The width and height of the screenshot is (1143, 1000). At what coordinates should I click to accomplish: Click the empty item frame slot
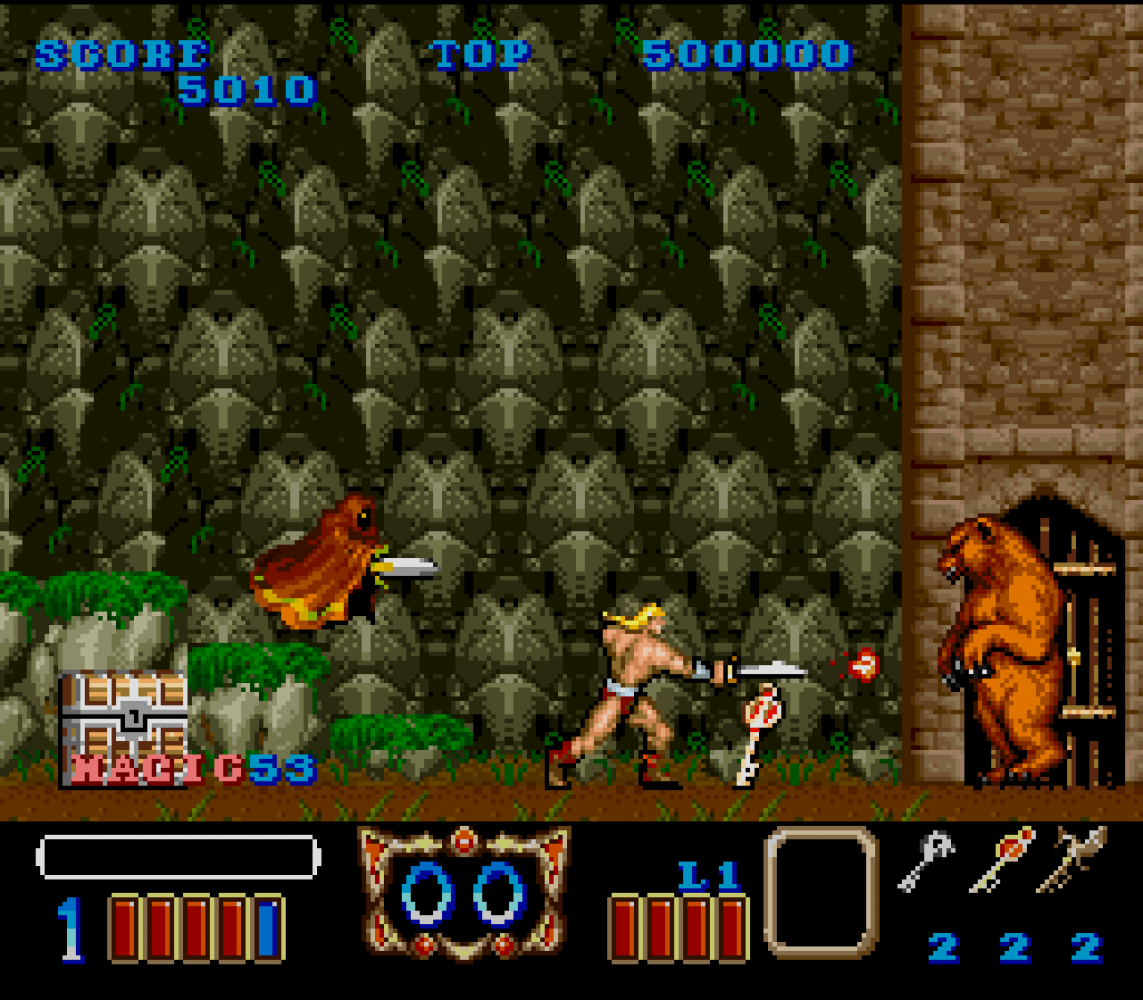pyautogui.click(x=821, y=891)
